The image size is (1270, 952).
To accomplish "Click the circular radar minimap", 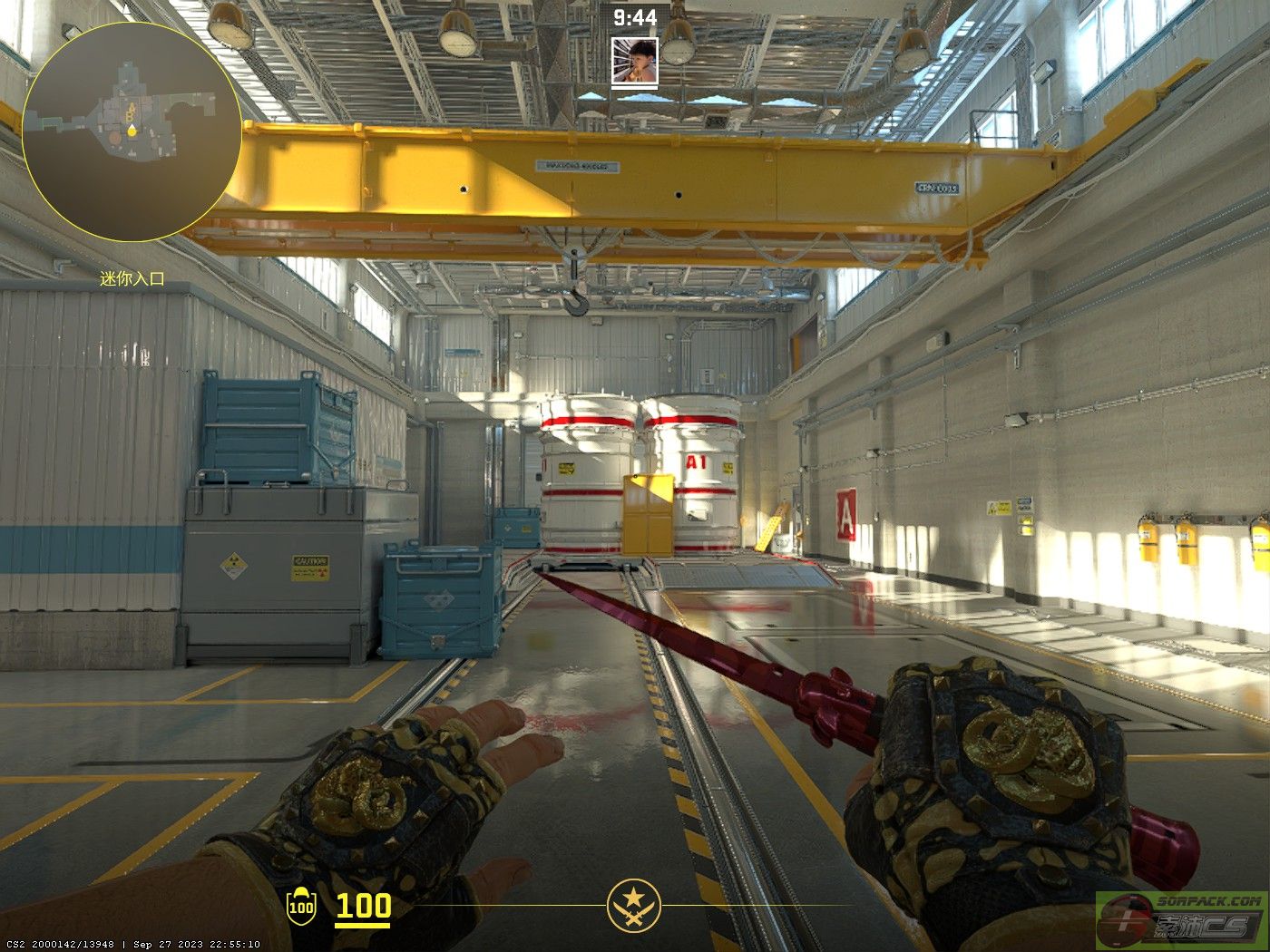I will (x=132, y=132).
